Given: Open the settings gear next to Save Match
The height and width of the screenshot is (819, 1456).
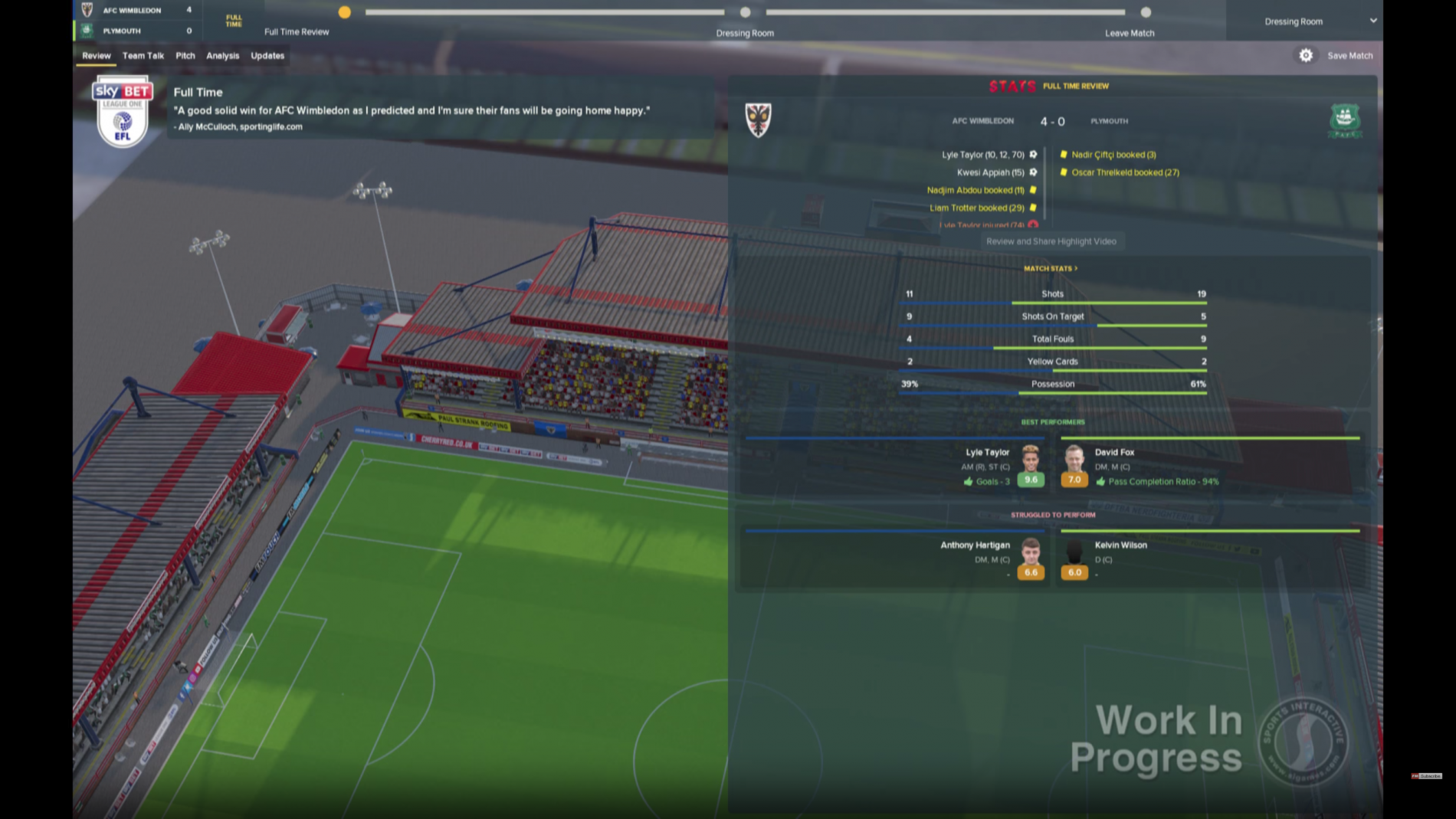Looking at the screenshot, I should click(x=1306, y=55).
